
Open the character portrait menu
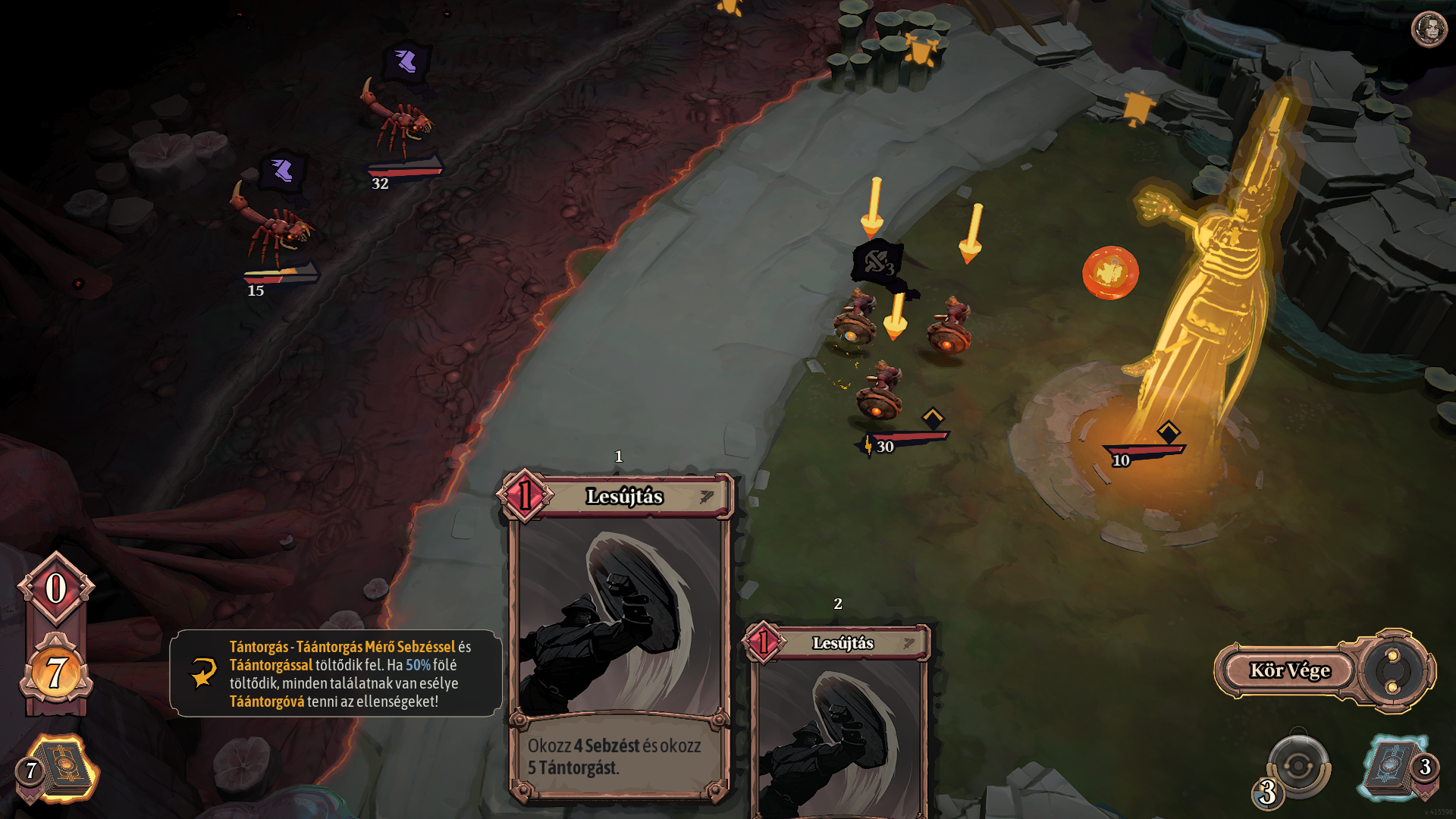(x=1429, y=30)
